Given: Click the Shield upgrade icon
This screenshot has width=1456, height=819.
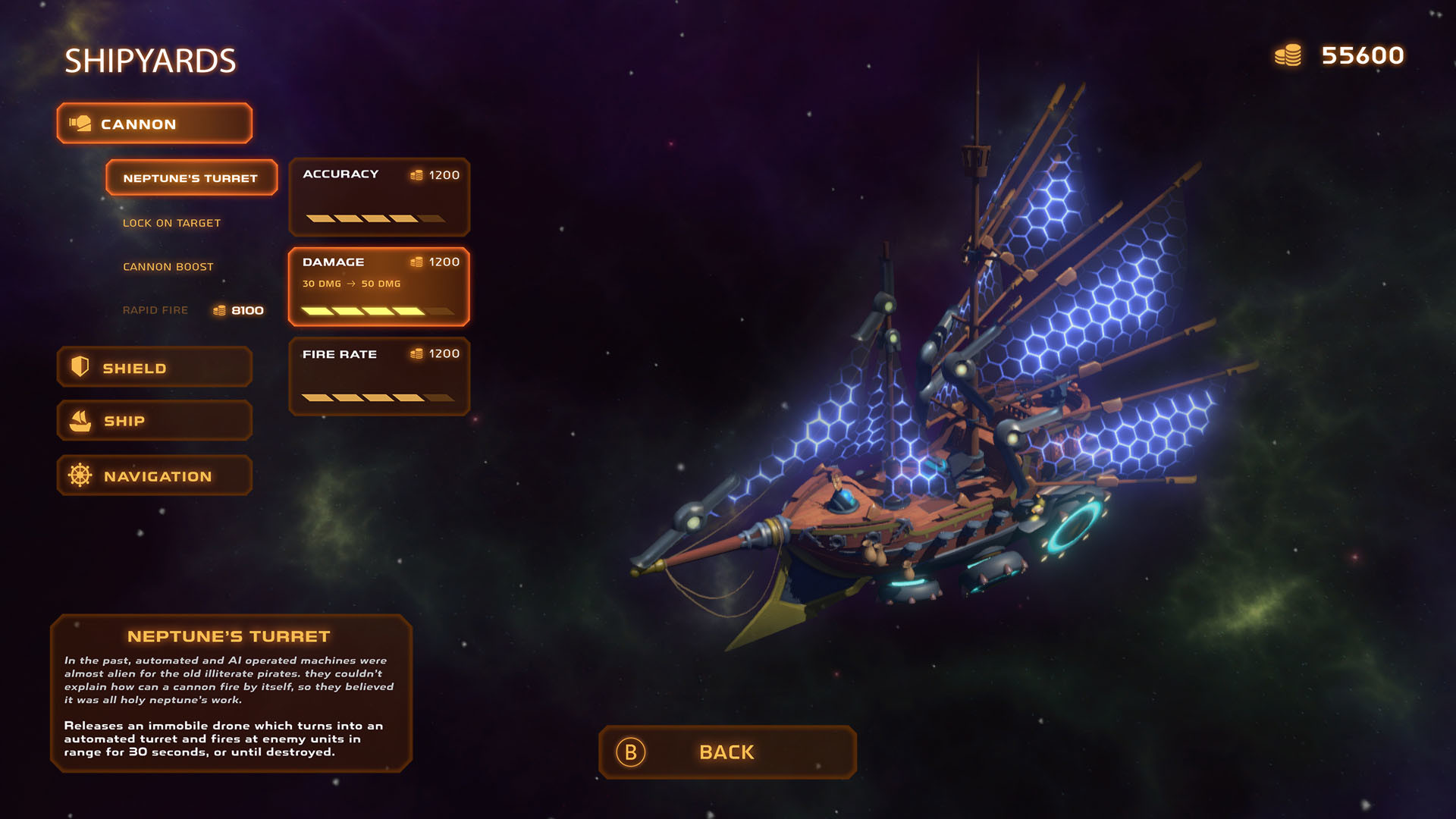Looking at the screenshot, I should tap(78, 367).
